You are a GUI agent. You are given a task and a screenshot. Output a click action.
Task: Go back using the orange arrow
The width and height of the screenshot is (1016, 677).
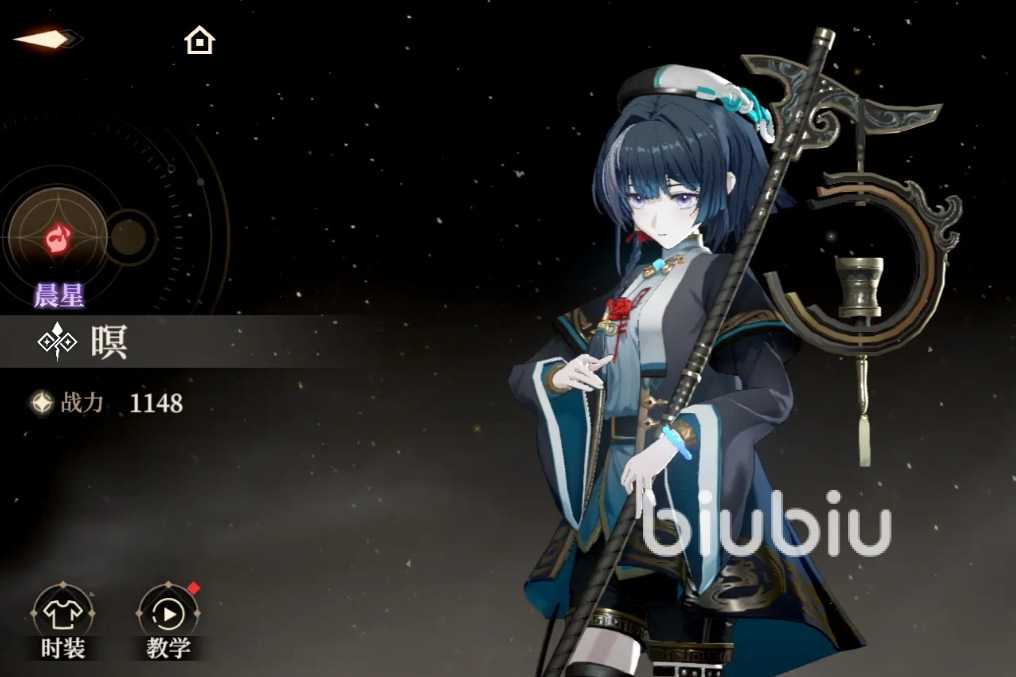45,39
